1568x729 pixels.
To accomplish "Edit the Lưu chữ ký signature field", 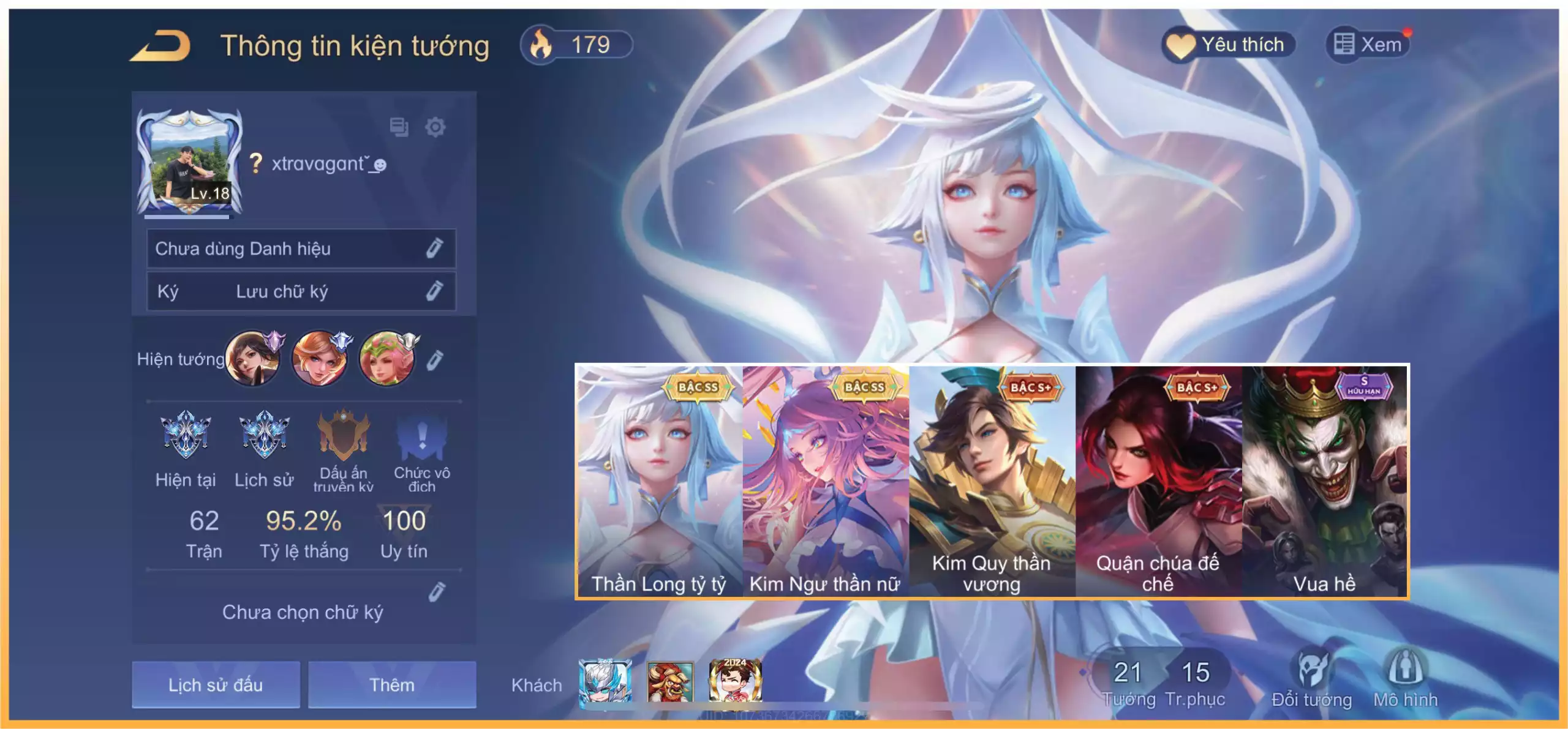I will pos(434,291).
